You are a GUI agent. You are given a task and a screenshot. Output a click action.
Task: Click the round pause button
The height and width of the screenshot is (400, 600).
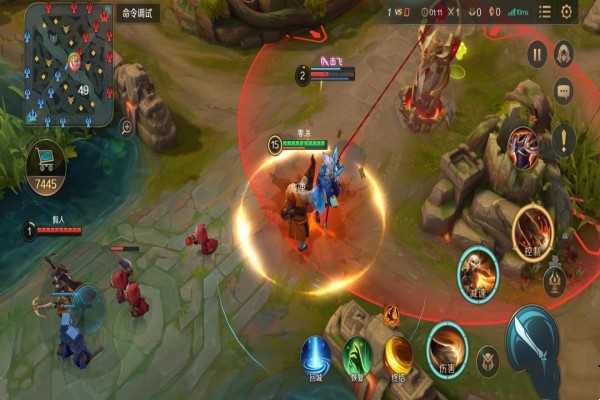pyautogui.click(x=537, y=54)
